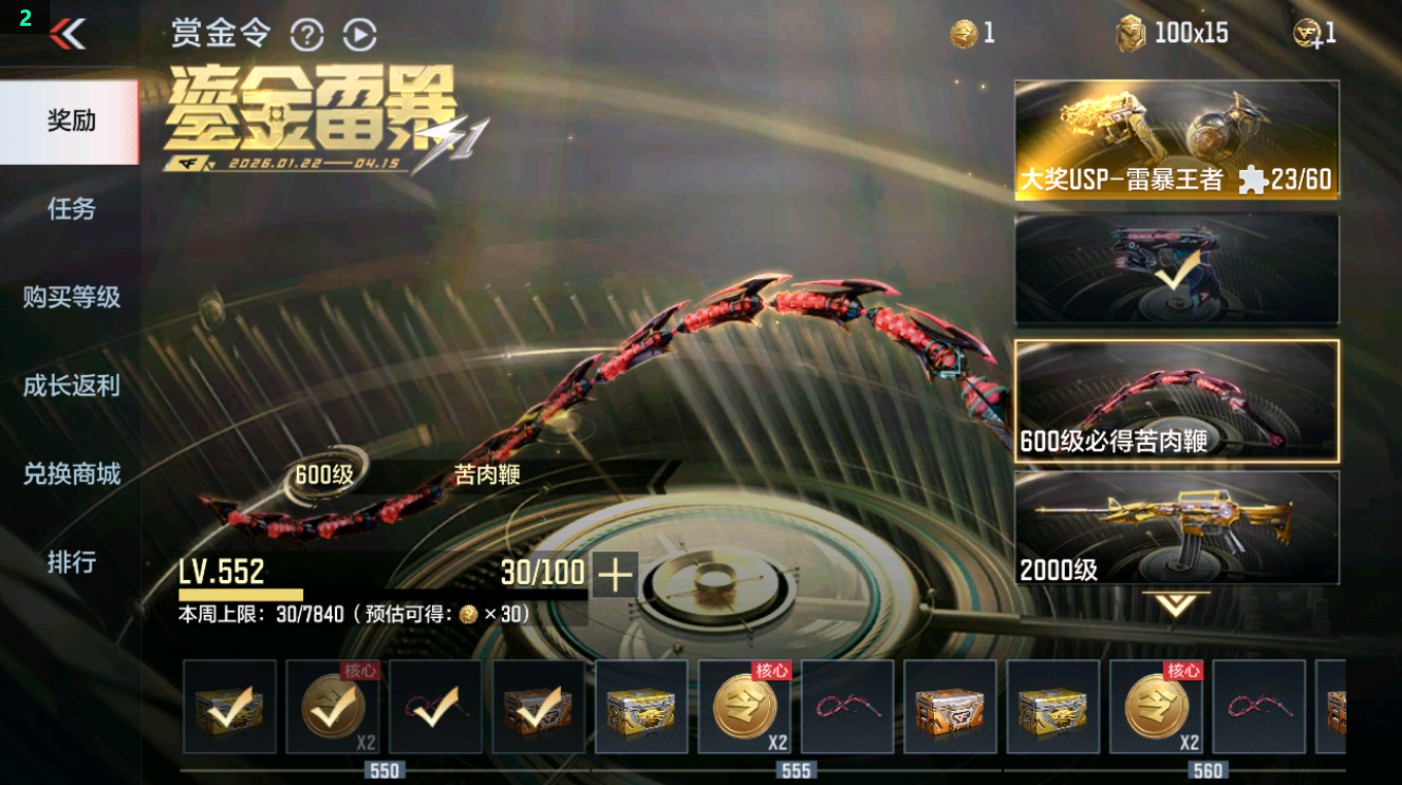1402x785 pixels.
Task: Click the circular preview icon next to help
Action: tap(358, 33)
